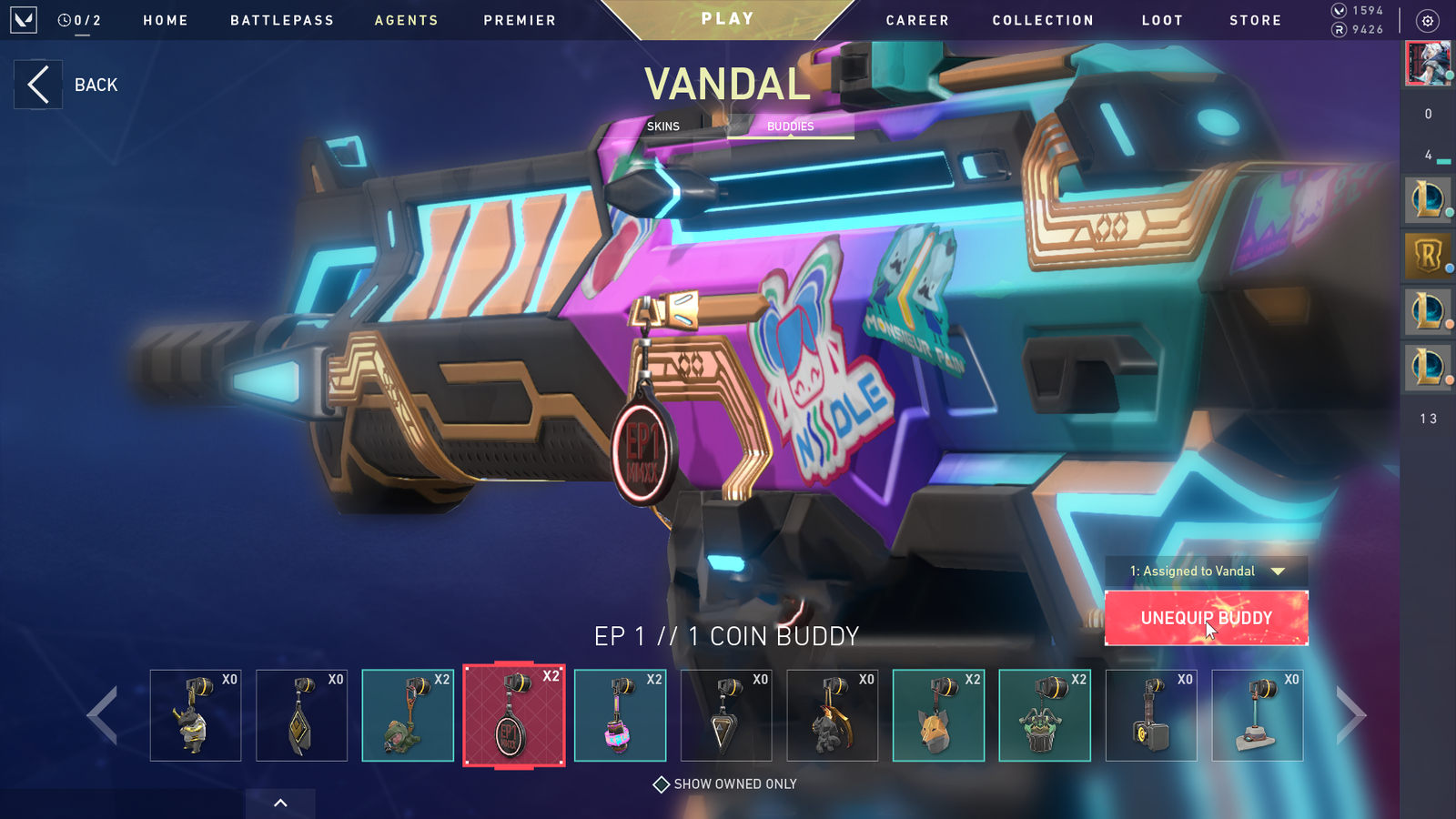Open the Collection menu
Screen dimensions: 1456x819
(x=1043, y=20)
